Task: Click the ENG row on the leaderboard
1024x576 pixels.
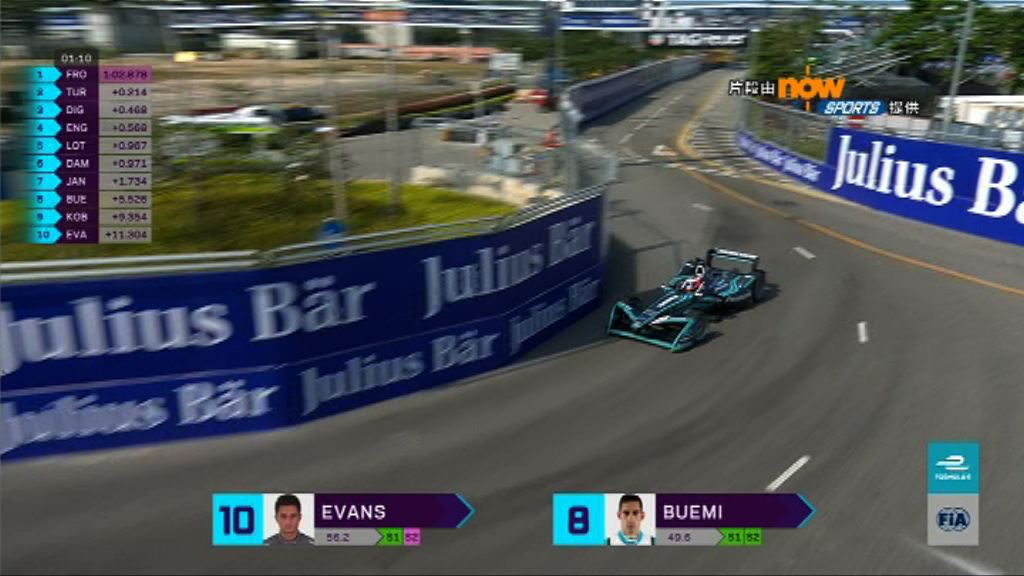Action: (90, 127)
